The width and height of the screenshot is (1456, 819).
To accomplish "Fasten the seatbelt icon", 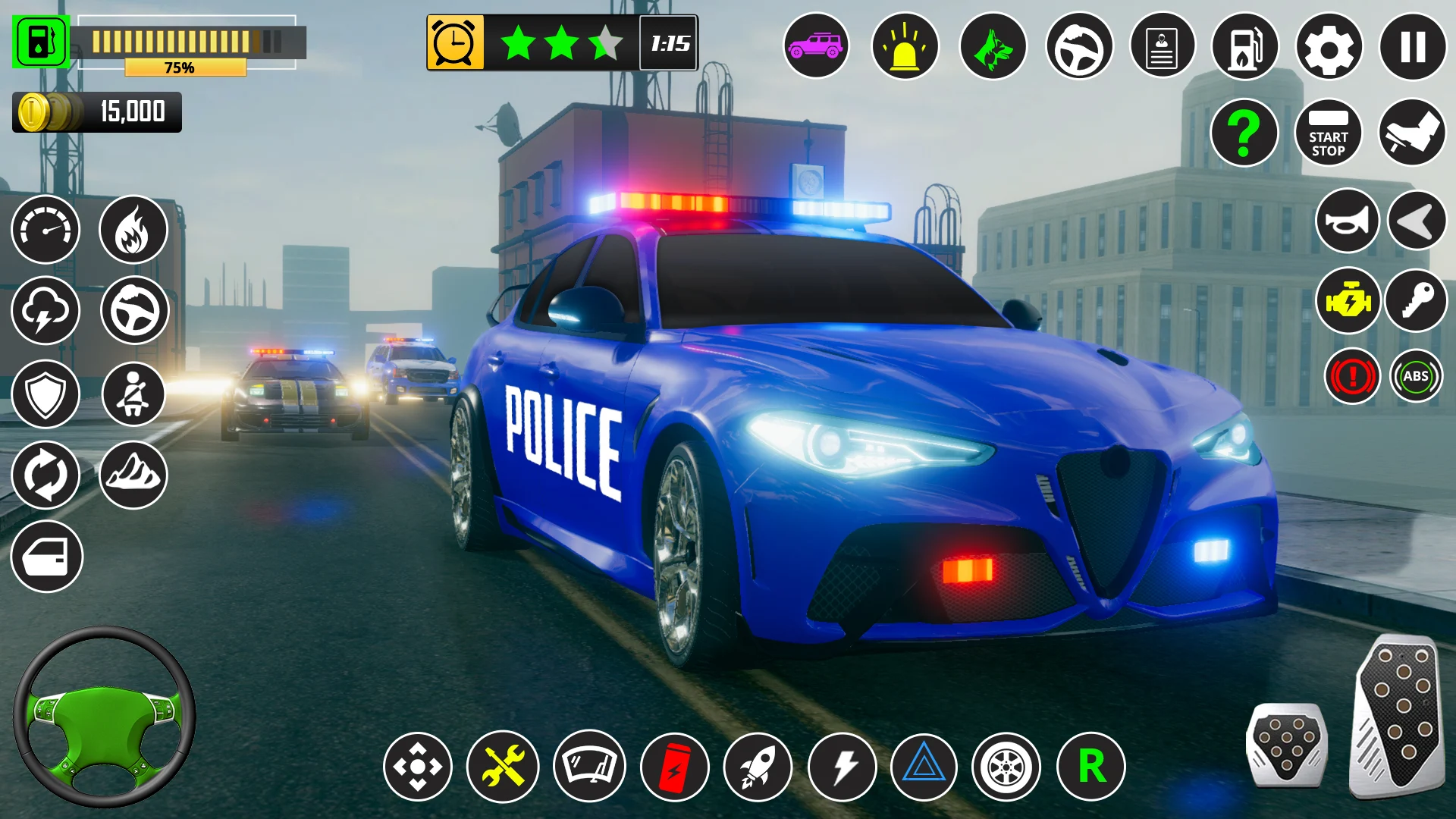I will 133,394.
